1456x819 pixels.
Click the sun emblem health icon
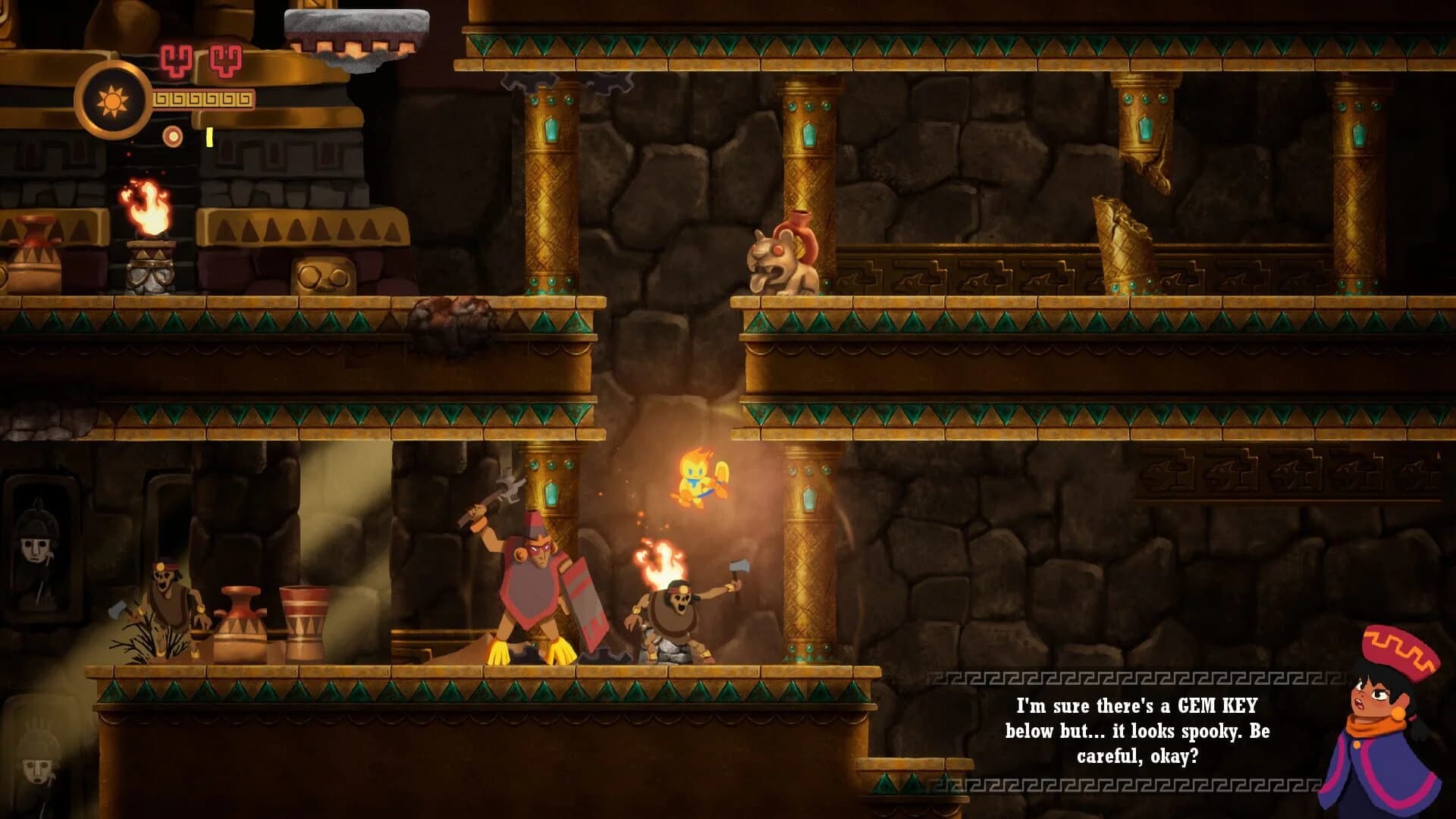[x=112, y=99]
